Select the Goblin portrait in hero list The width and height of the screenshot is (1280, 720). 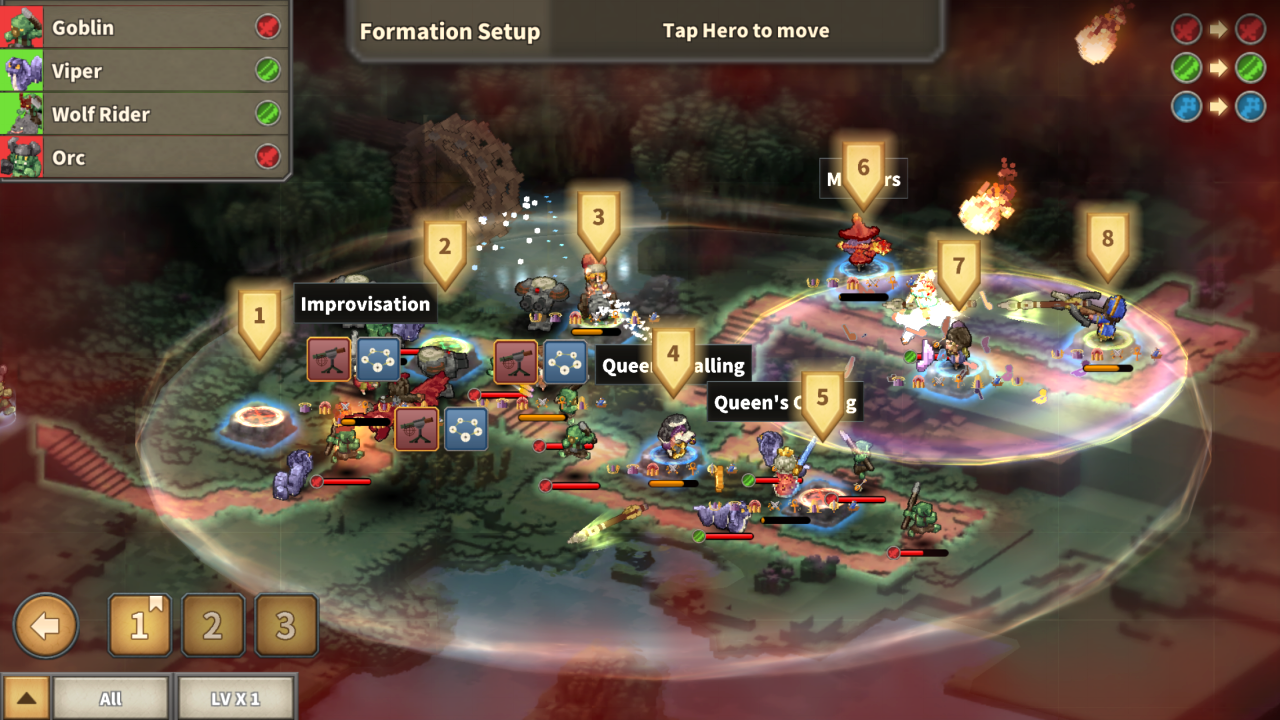[x=24, y=27]
